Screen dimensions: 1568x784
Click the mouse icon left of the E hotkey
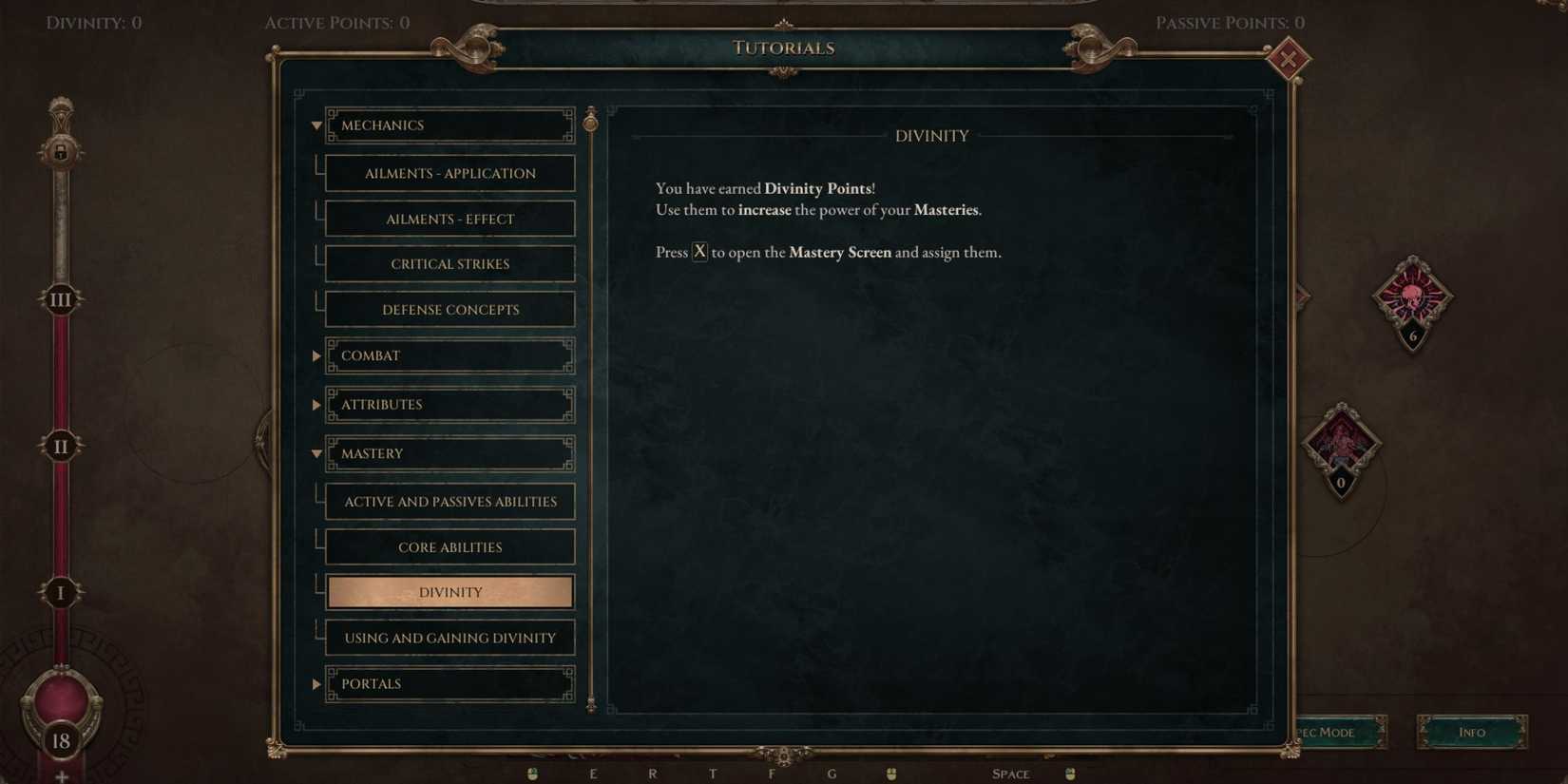pyautogui.click(x=533, y=773)
